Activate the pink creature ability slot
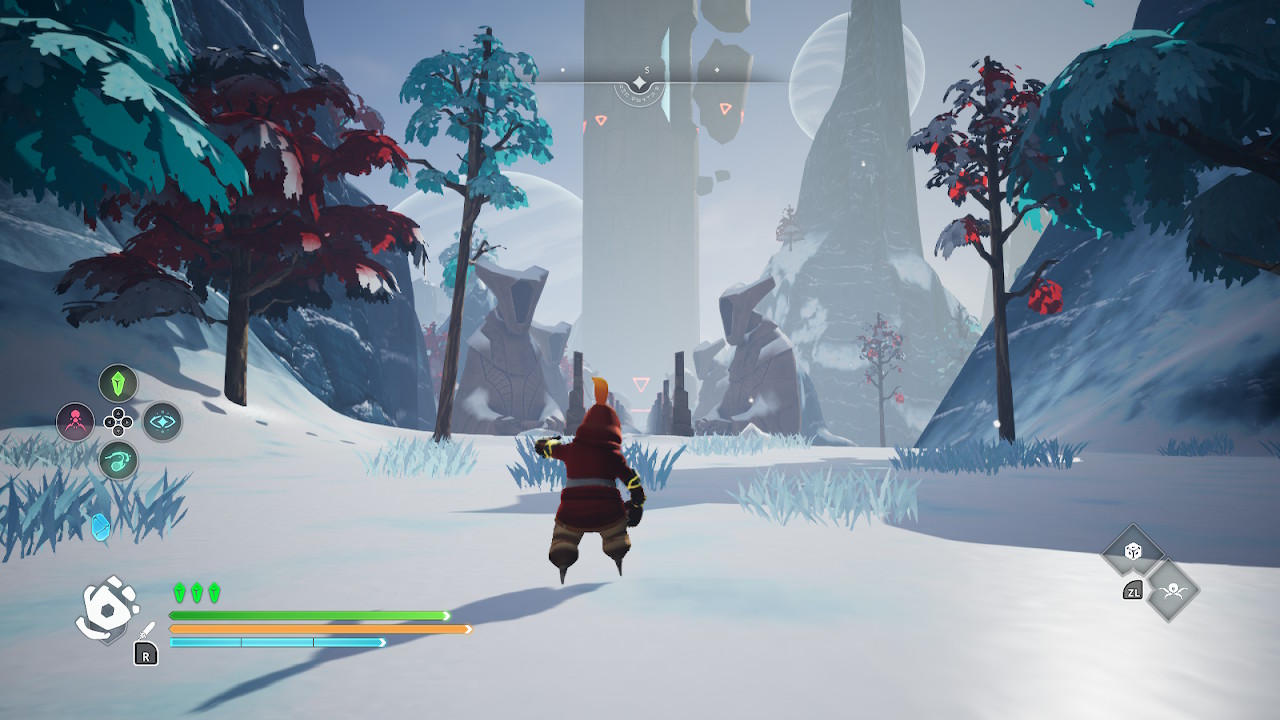This screenshot has width=1280, height=720. tap(75, 422)
